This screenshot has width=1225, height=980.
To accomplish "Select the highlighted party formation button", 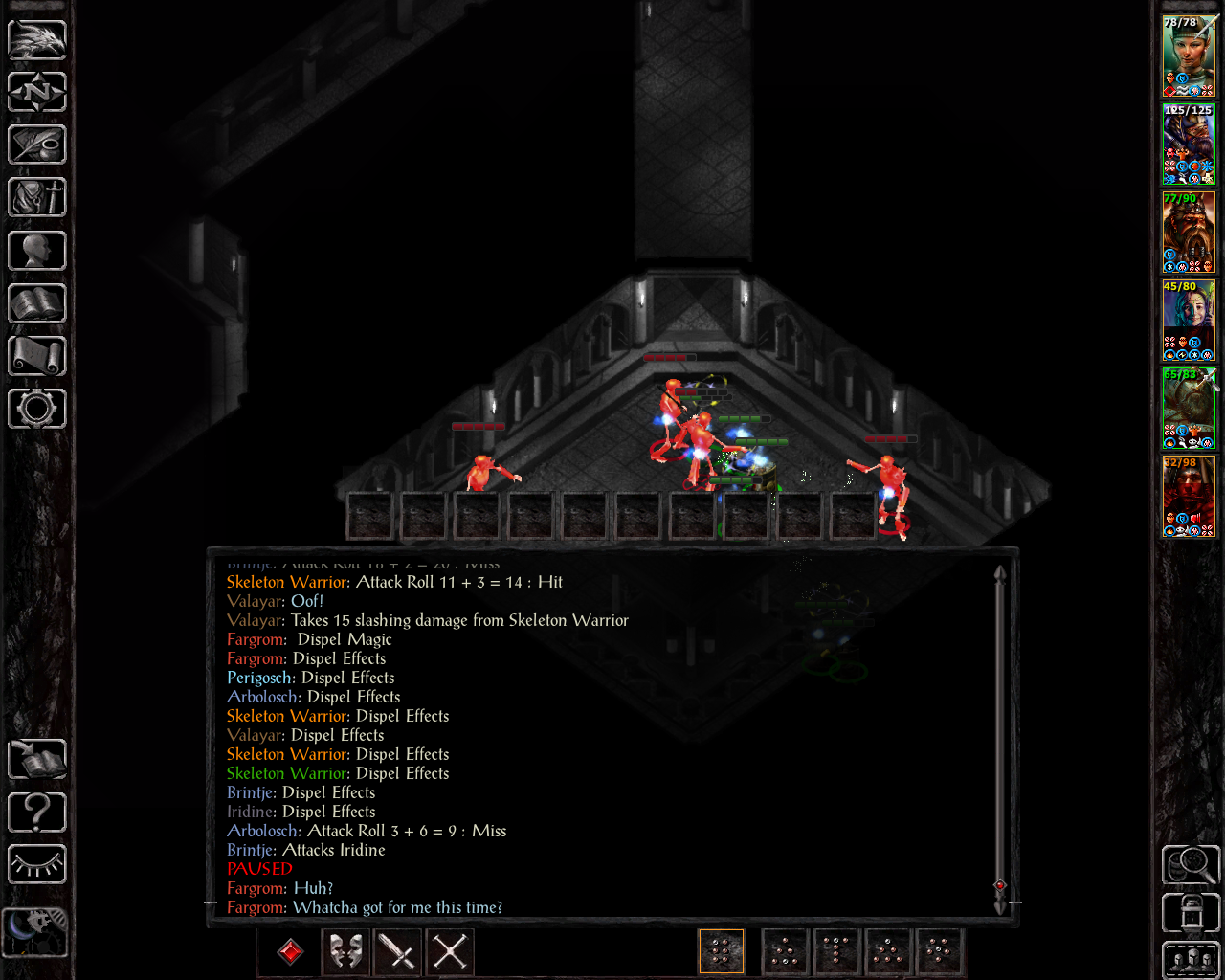I will (722, 951).
